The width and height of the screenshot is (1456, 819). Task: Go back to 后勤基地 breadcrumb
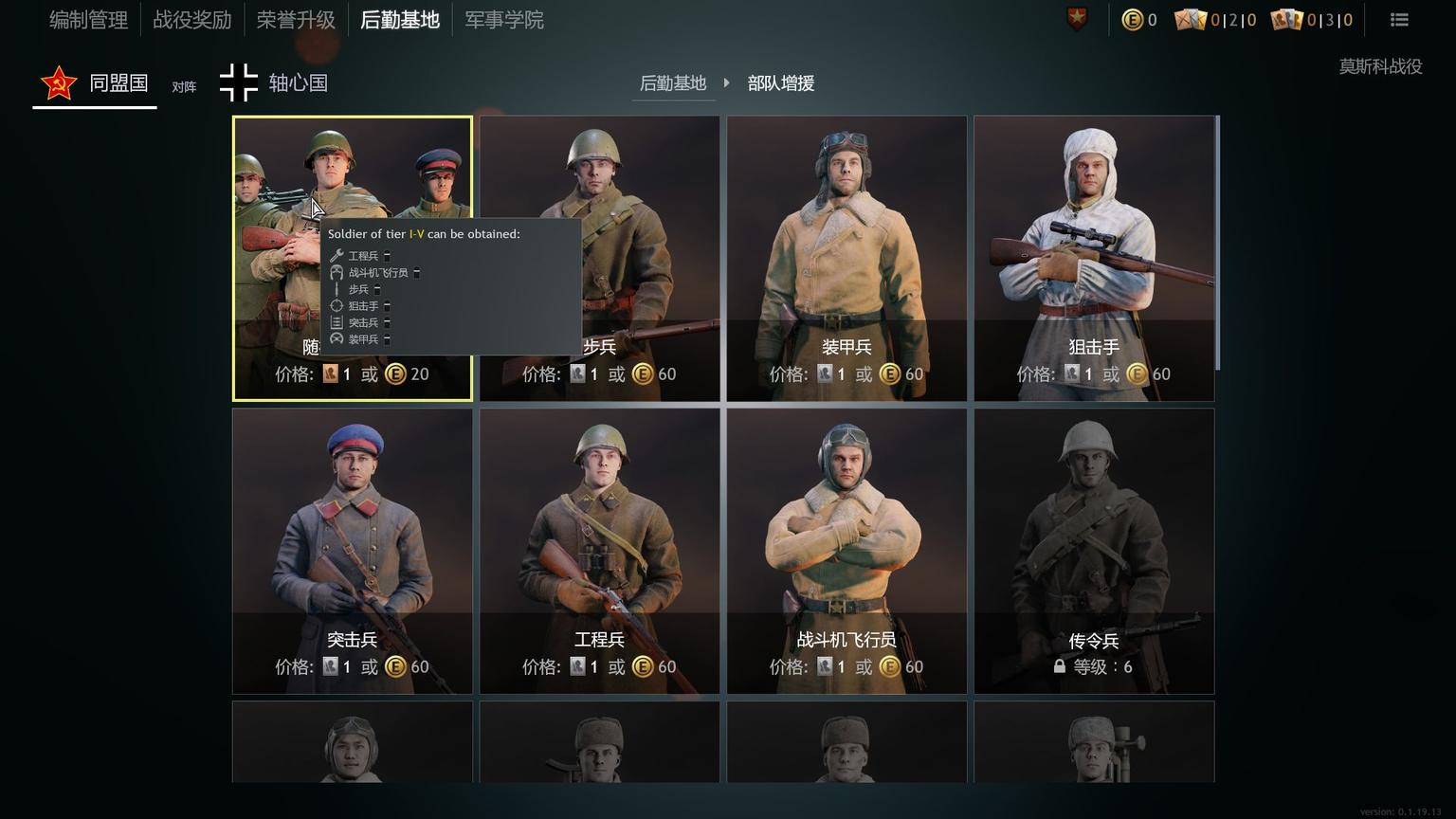tap(673, 83)
